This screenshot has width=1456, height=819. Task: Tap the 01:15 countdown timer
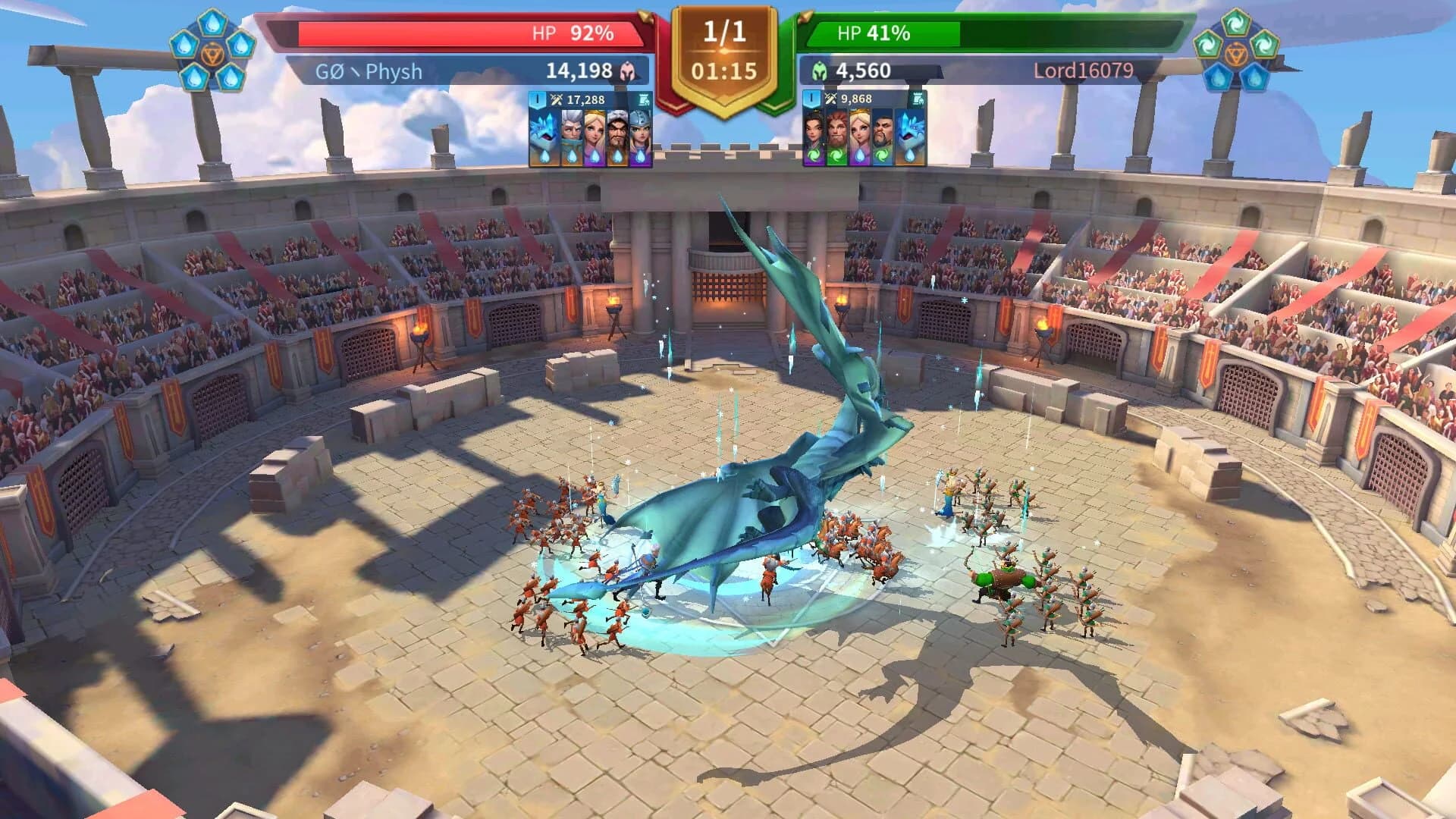coord(726,68)
